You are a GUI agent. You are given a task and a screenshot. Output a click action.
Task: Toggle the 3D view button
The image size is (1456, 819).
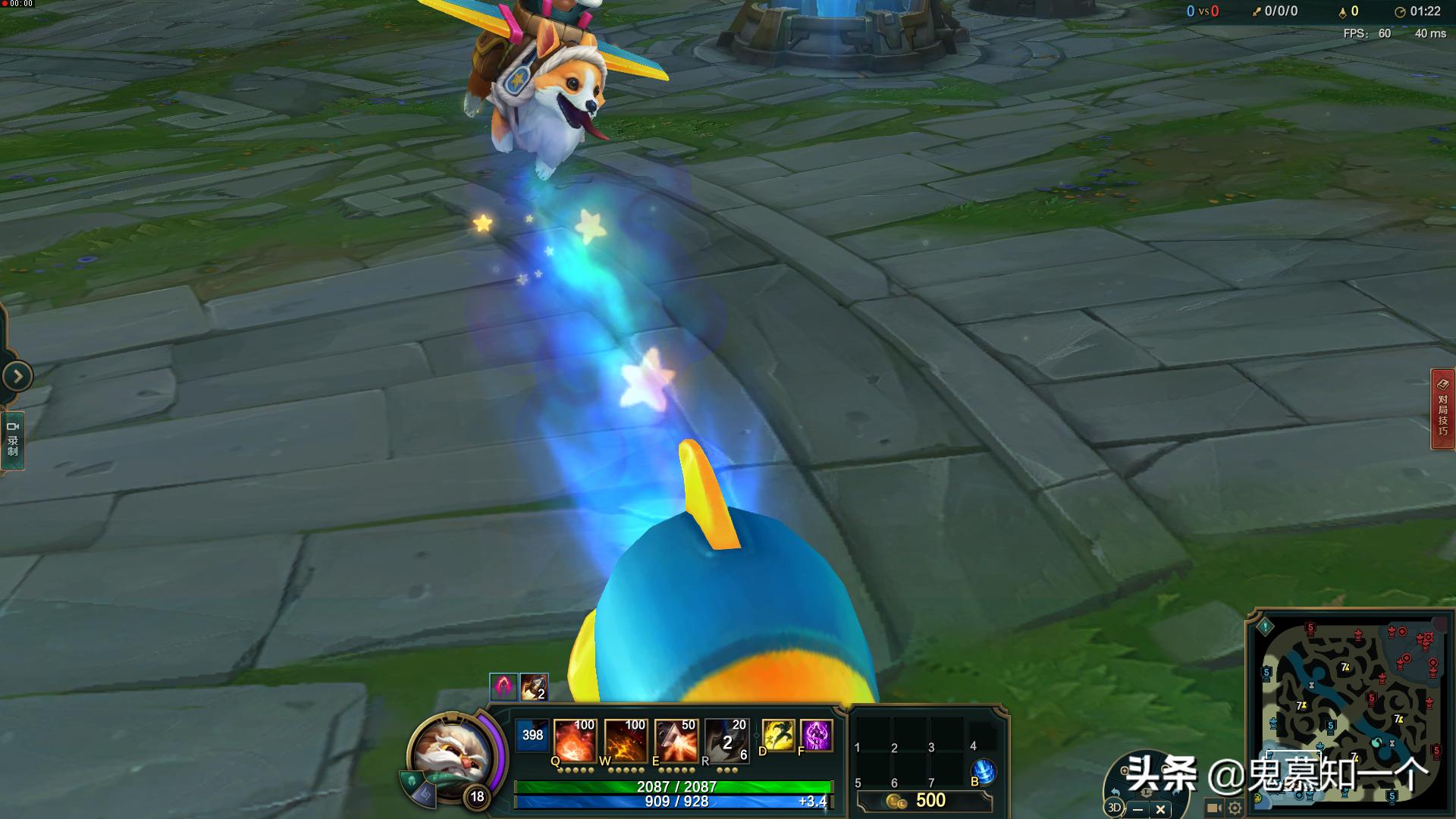1114,808
